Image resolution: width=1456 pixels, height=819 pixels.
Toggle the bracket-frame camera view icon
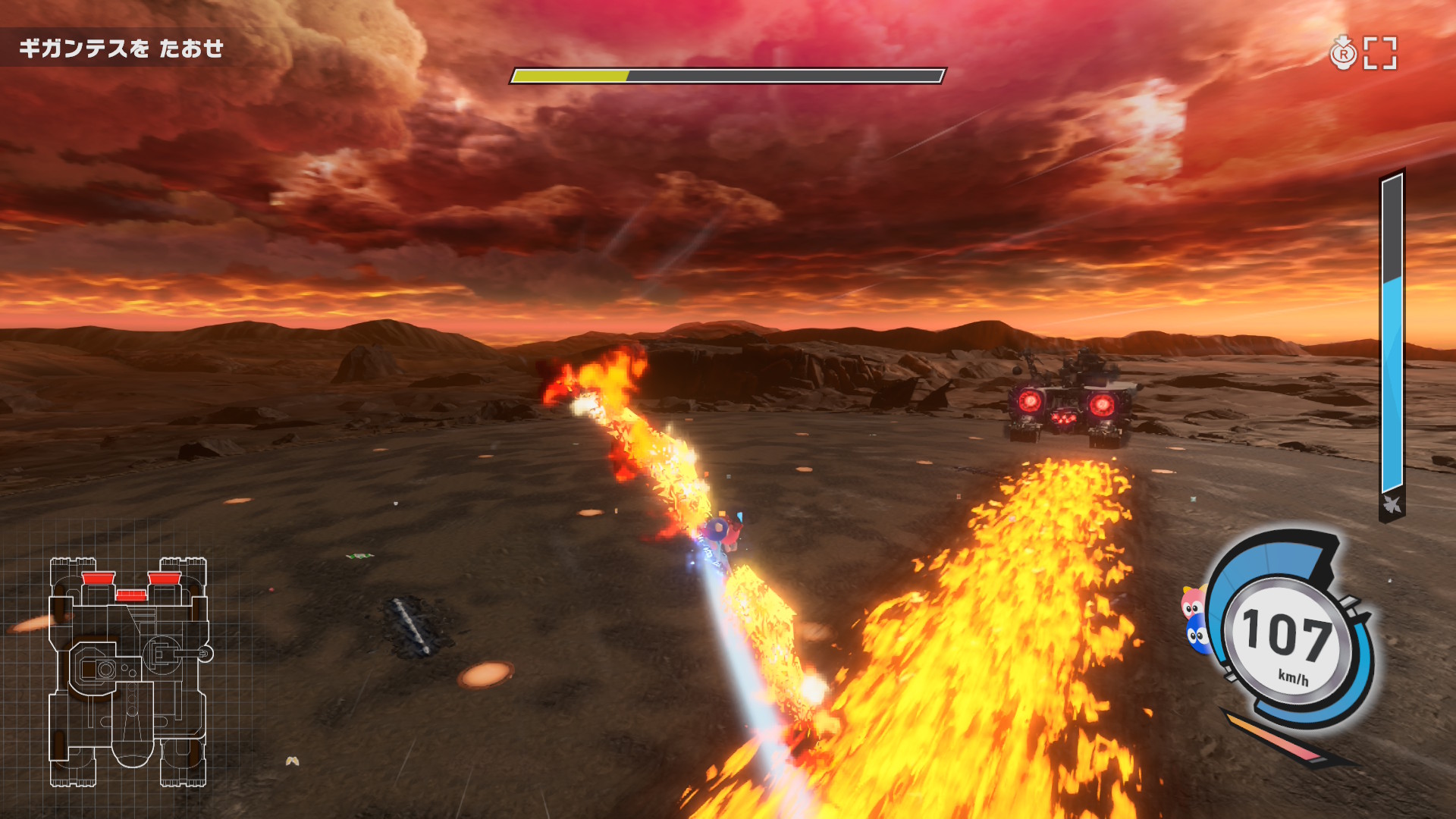1379,53
